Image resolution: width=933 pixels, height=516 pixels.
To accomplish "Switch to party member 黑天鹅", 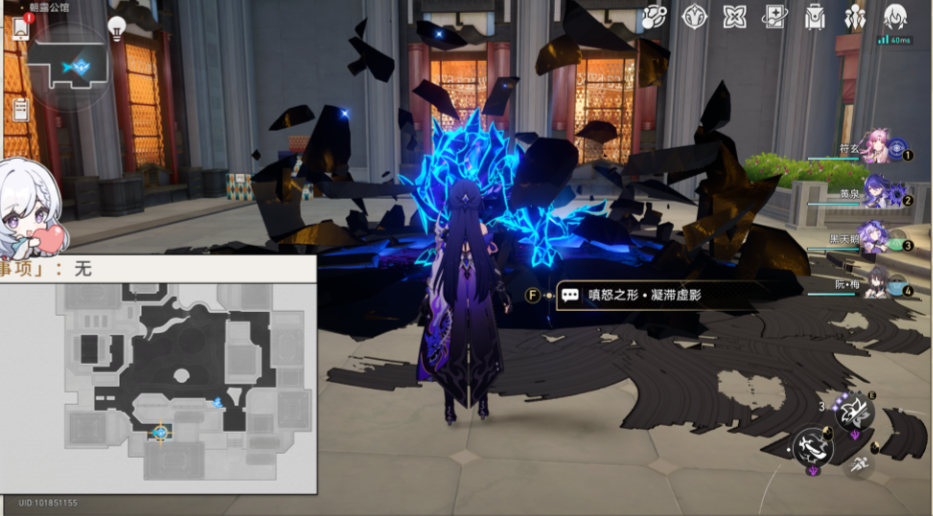I will click(875, 239).
